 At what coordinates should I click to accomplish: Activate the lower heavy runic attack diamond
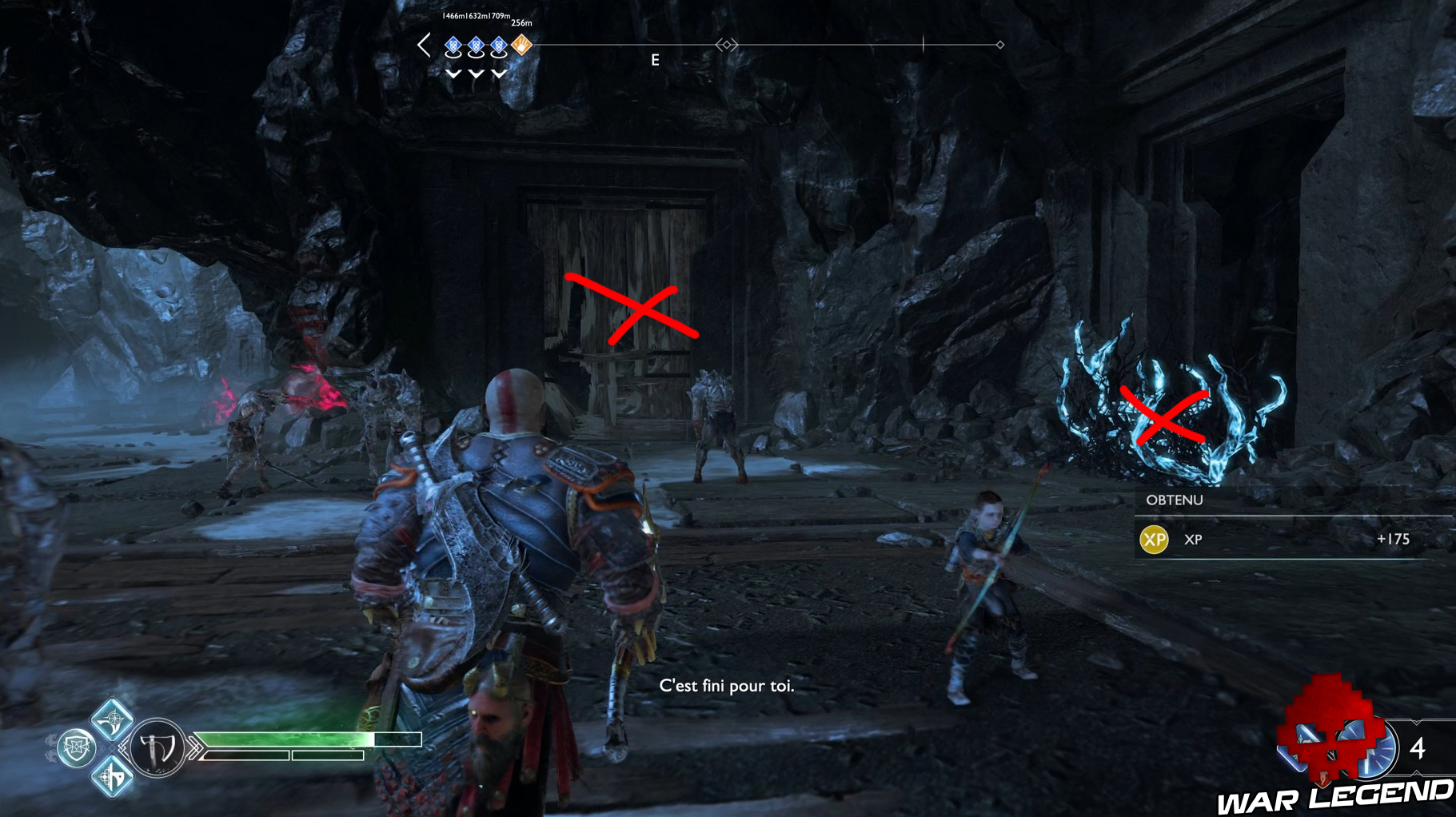coord(110,779)
